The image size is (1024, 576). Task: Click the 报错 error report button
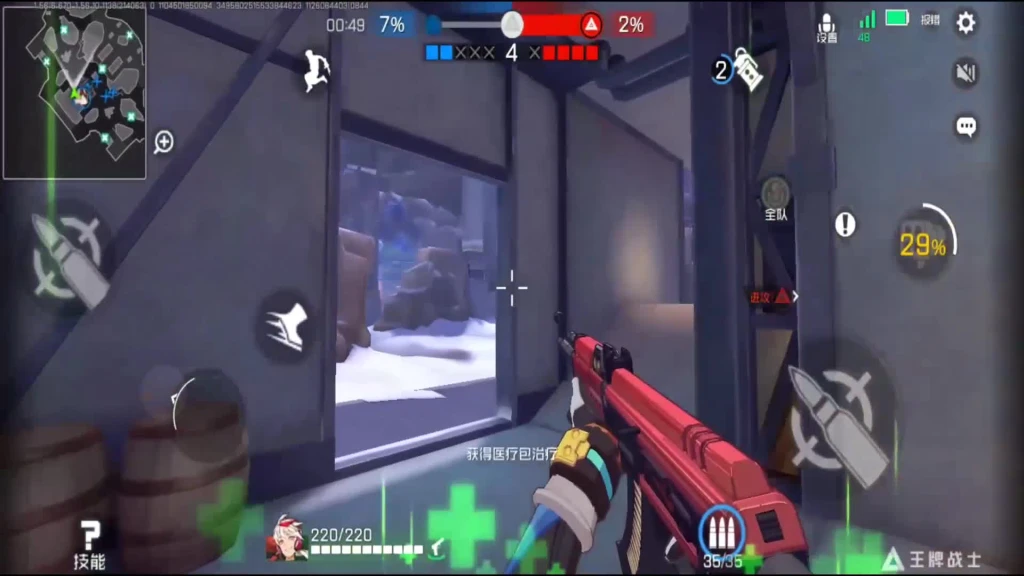(930, 19)
